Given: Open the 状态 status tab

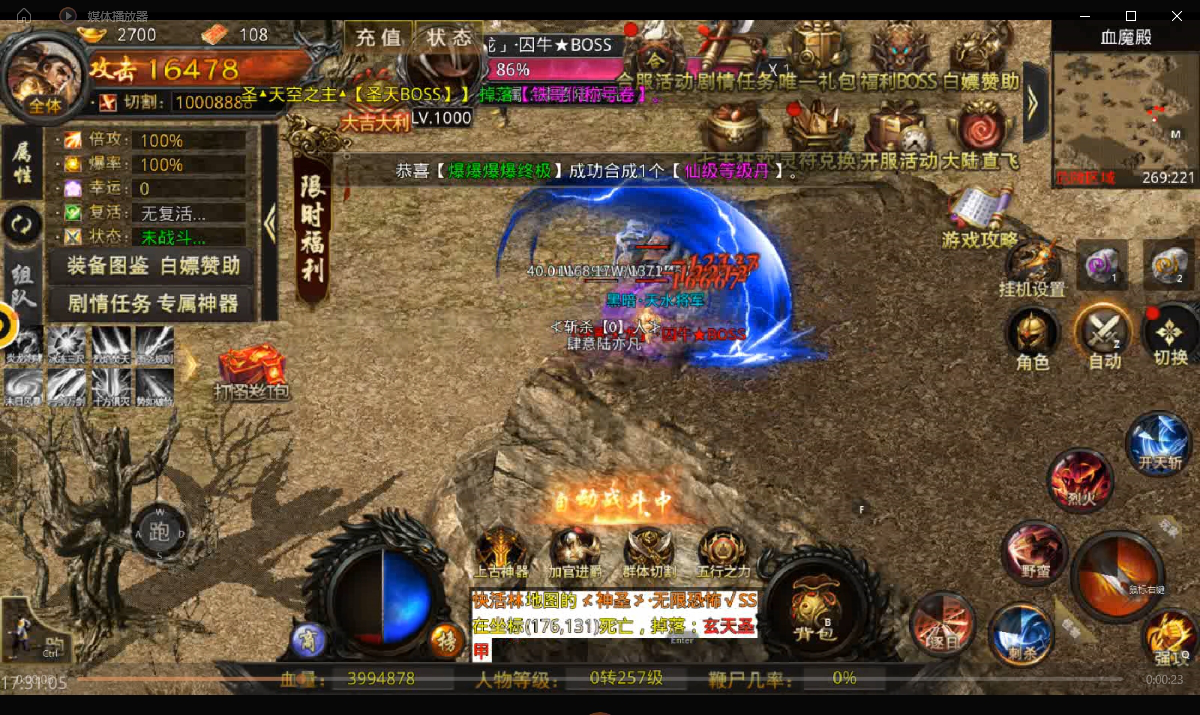Looking at the screenshot, I should 449,38.
